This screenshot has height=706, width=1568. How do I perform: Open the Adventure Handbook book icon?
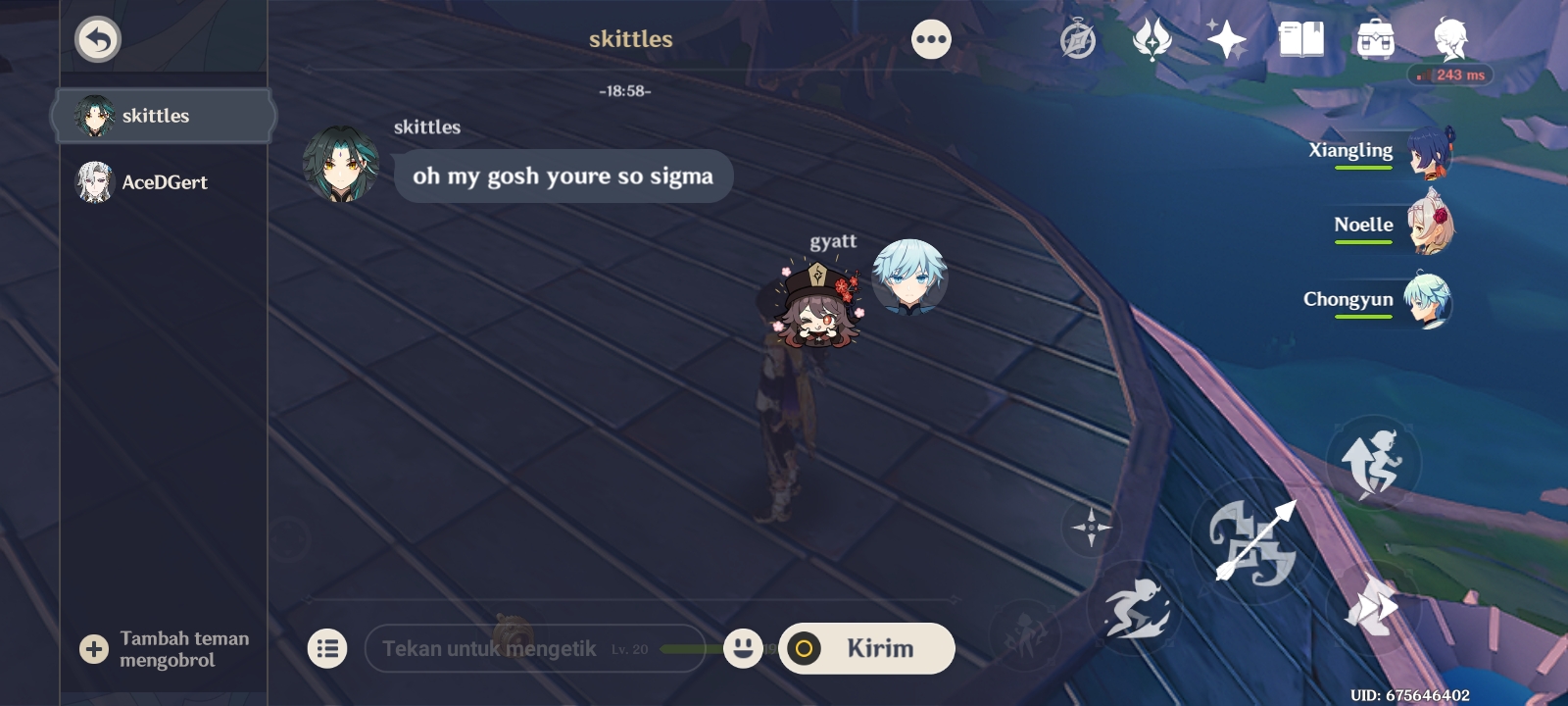pyautogui.click(x=1300, y=39)
